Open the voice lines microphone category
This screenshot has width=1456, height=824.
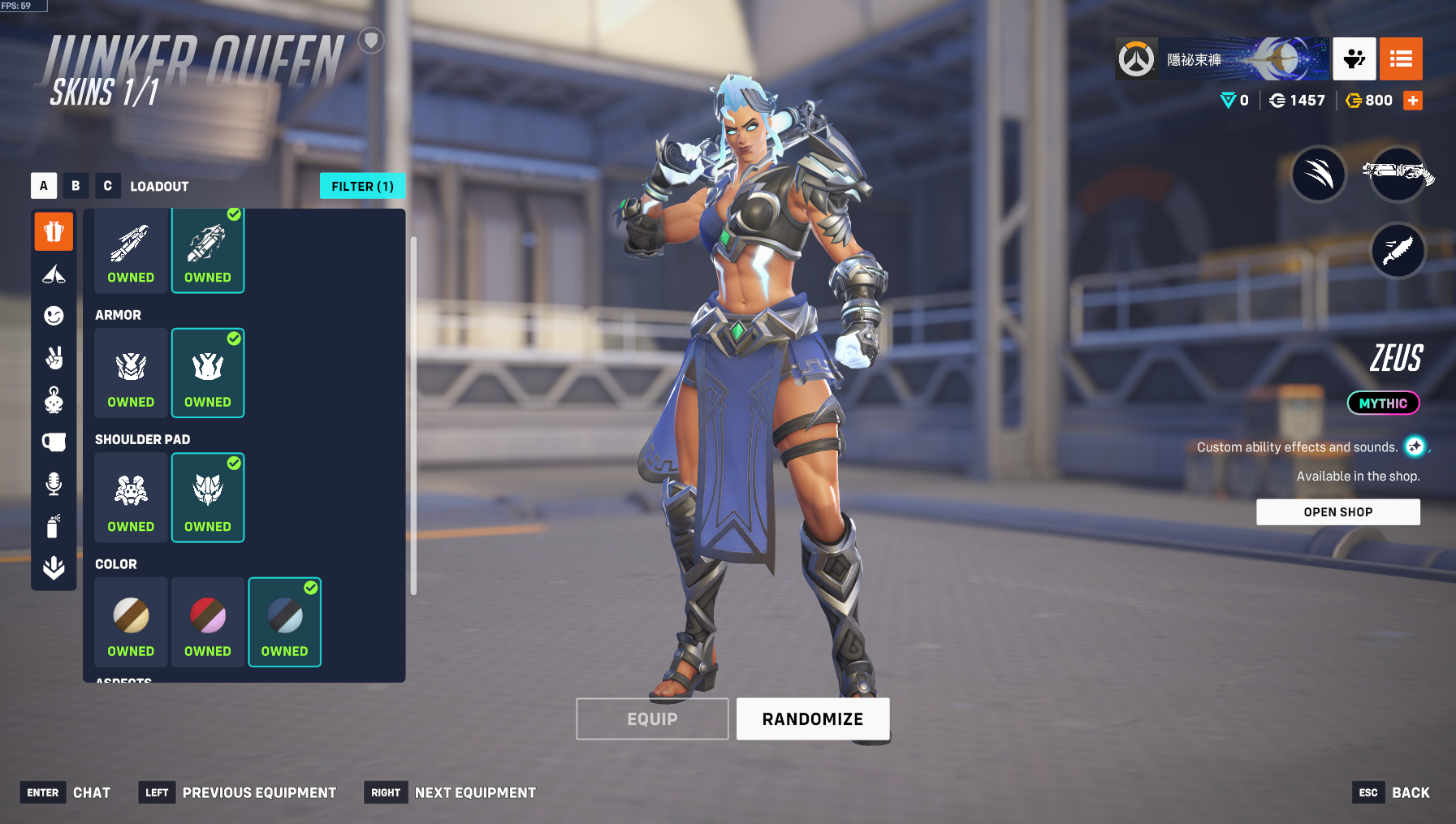54,484
